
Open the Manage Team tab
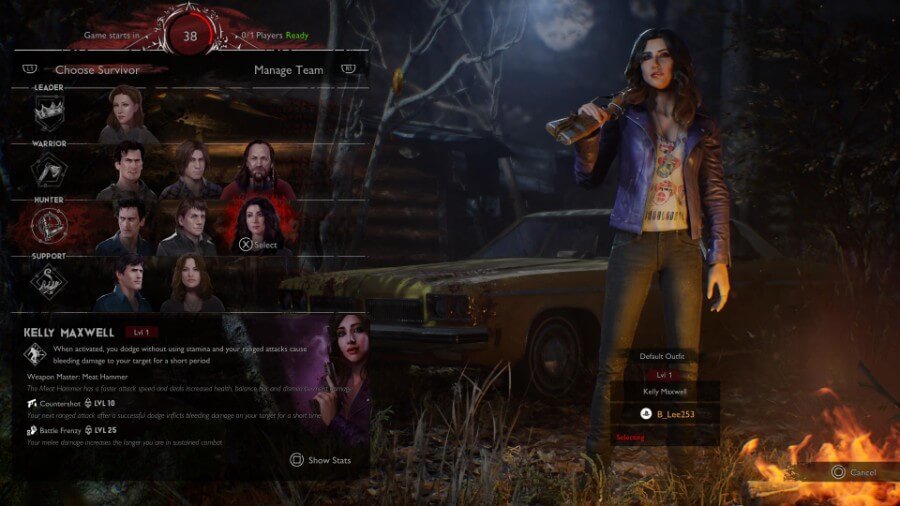pyautogui.click(x=288, y=70)
